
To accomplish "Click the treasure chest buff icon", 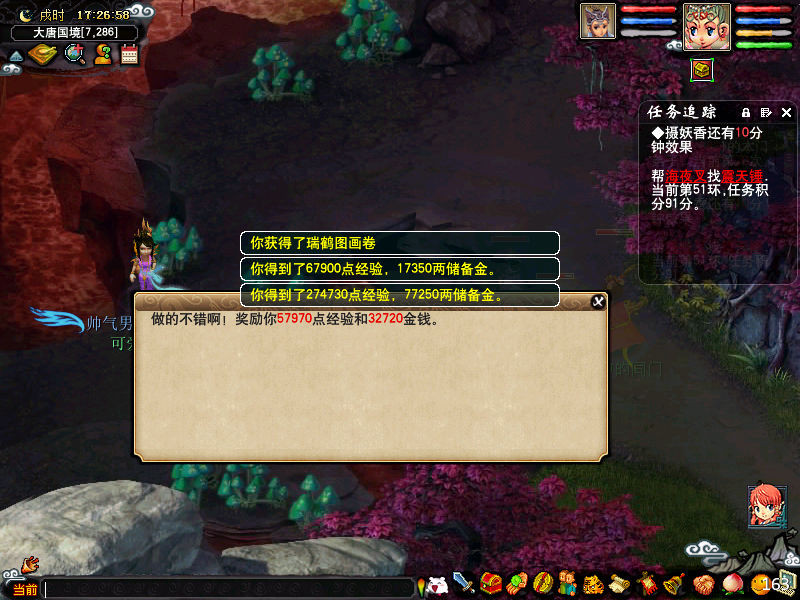I will (x=702, y=69).
